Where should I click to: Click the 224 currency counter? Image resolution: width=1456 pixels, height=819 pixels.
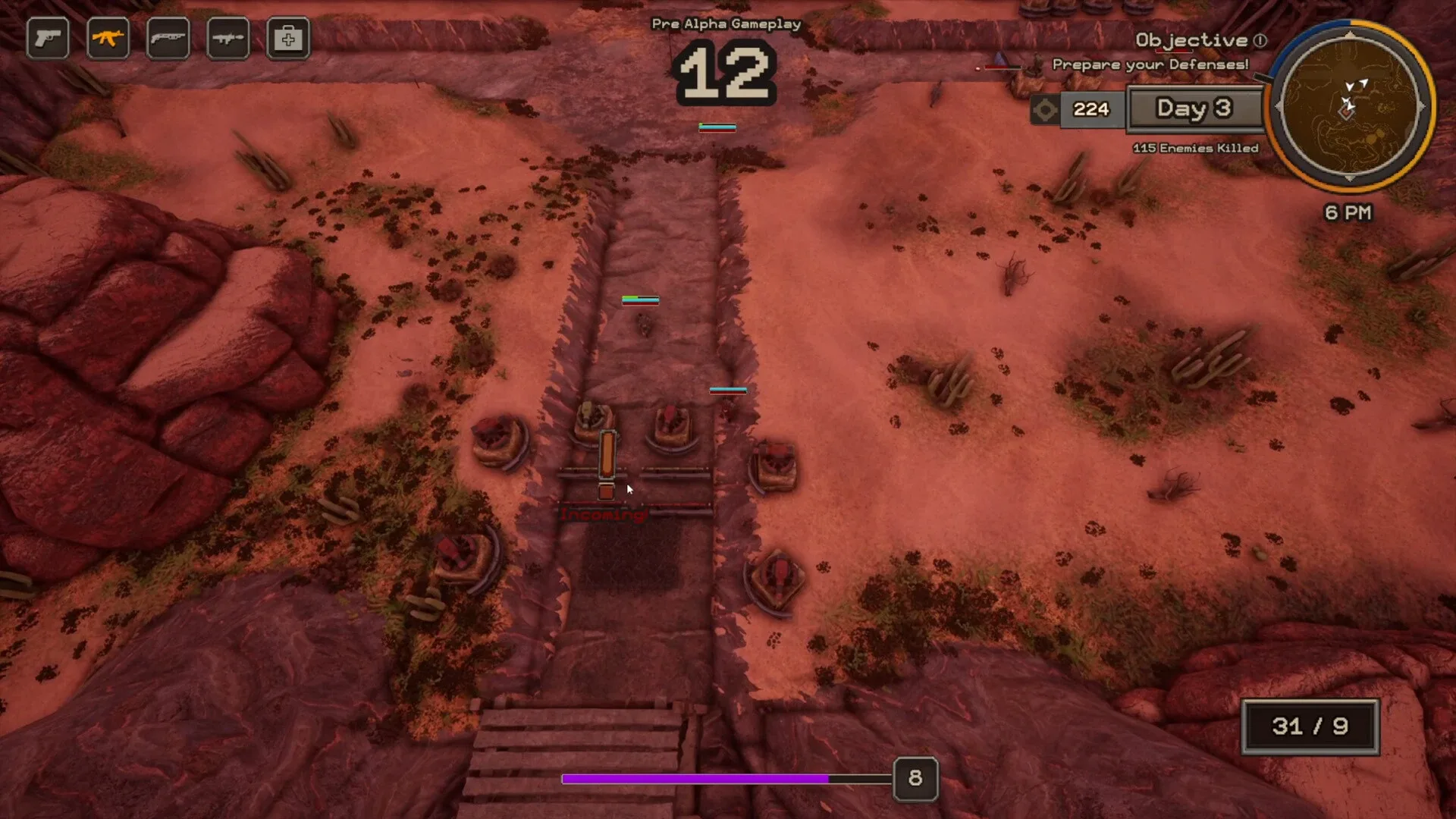1090,110
